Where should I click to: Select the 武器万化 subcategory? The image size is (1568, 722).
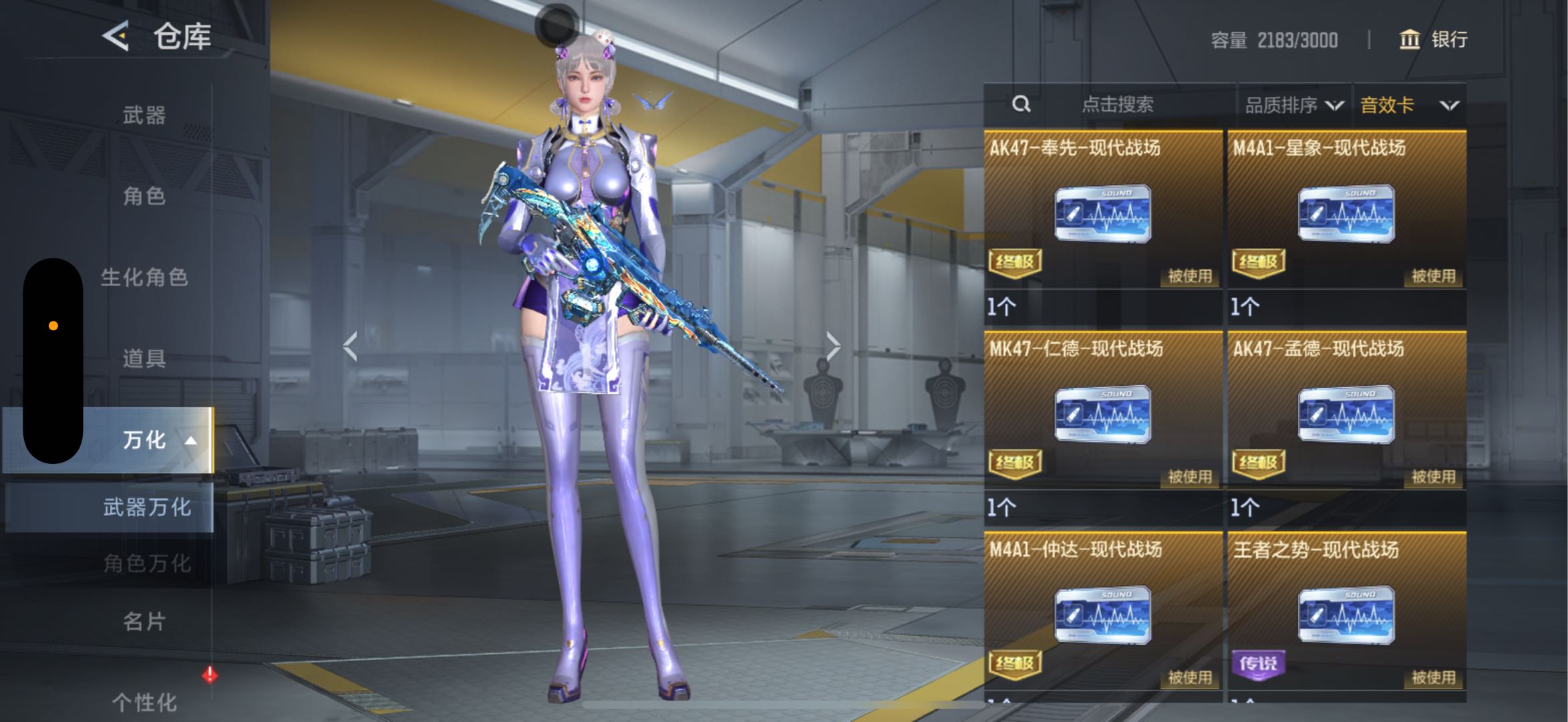pos(147,507)
